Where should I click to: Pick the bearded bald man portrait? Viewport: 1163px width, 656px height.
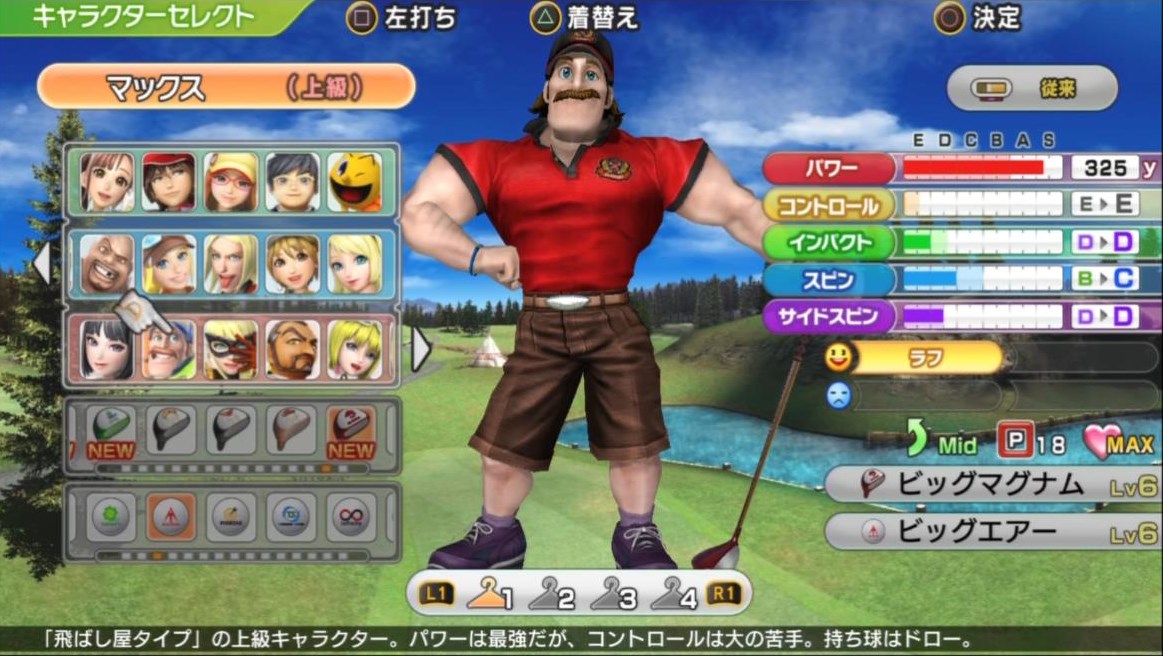coord(293,349)
